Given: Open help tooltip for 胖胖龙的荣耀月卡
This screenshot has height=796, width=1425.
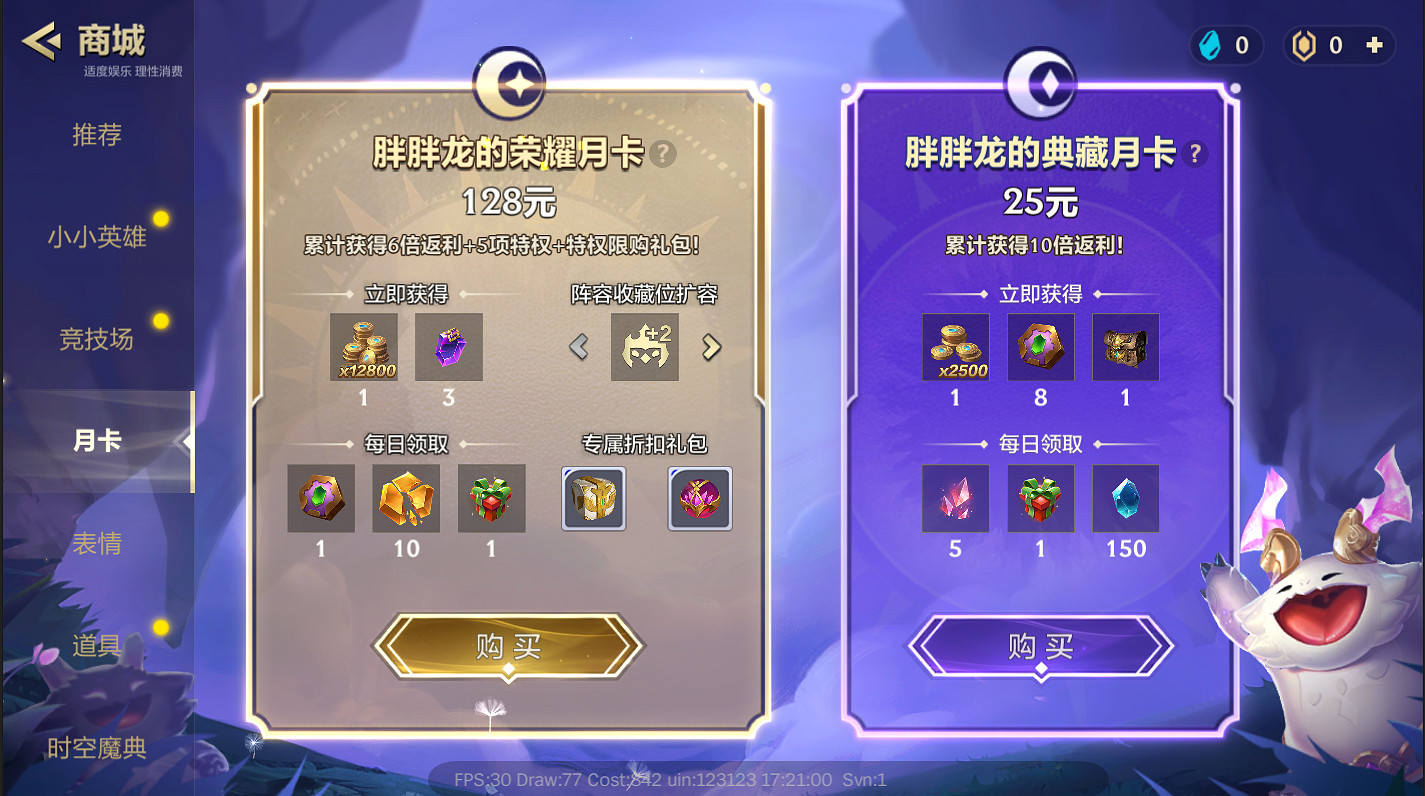Looking at the screenshot, I should point(662,154).
